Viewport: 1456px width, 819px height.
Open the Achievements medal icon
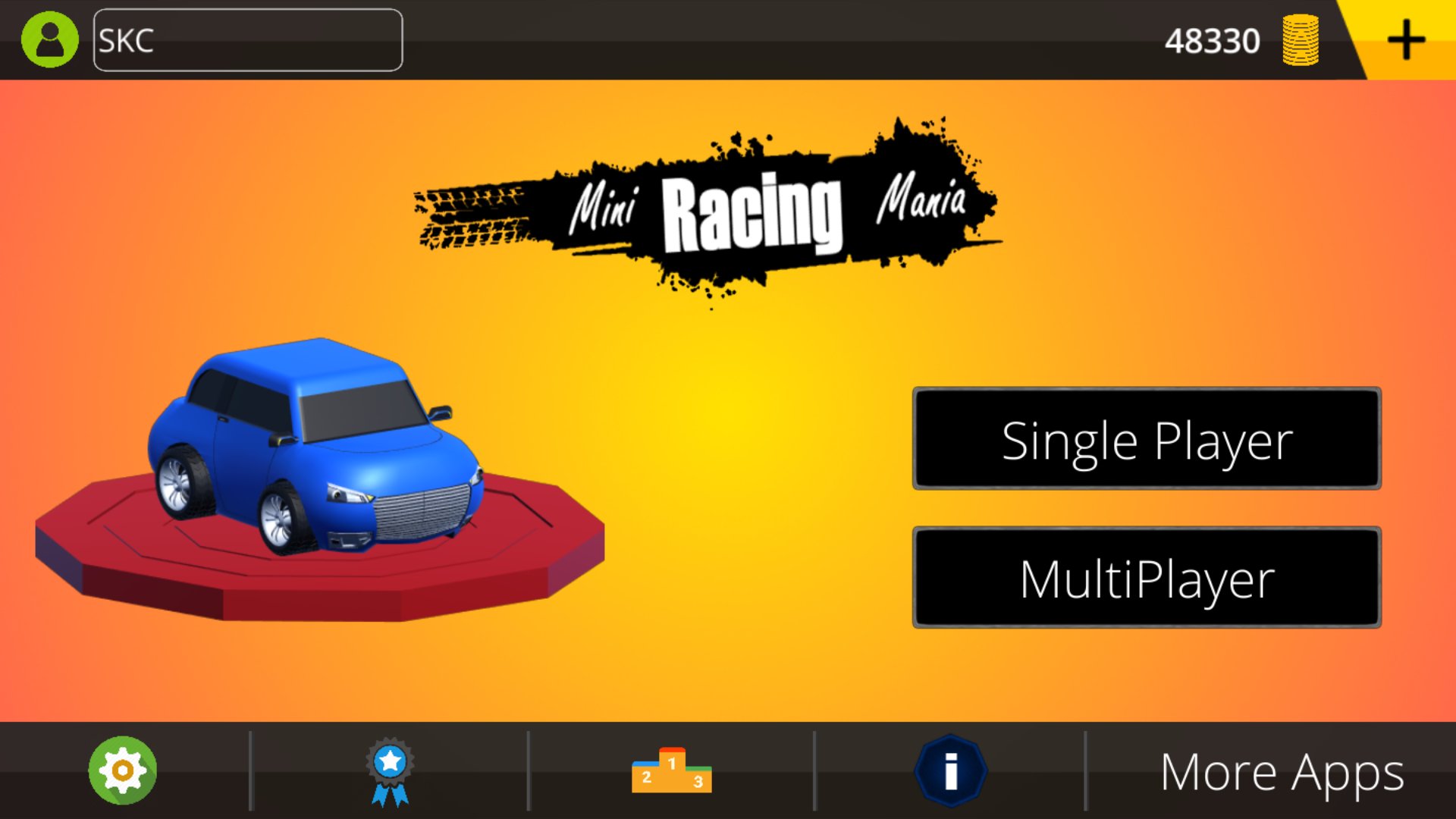[388, 770]
